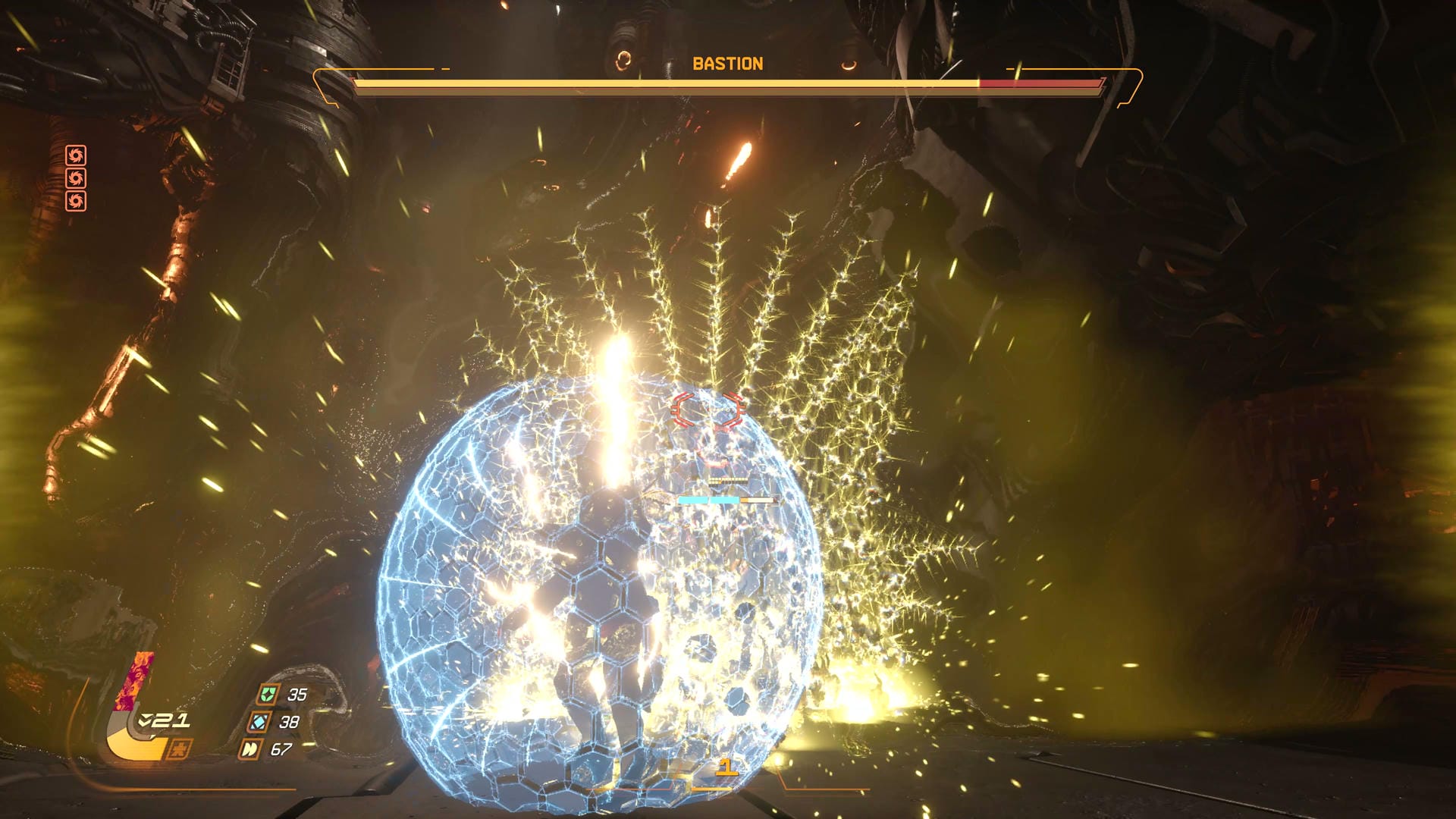The image size is (1456, 819).
Task: Click the yellow double-arrow stat icon
Action: 249,749
